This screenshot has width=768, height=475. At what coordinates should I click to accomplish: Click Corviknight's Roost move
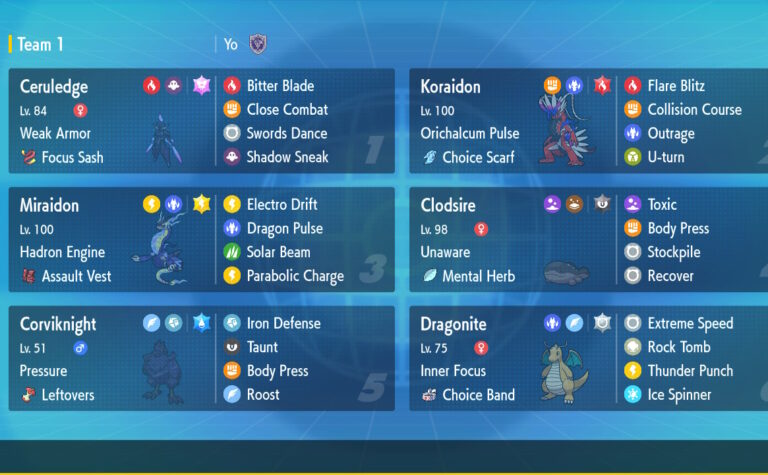tap(263, 395)
